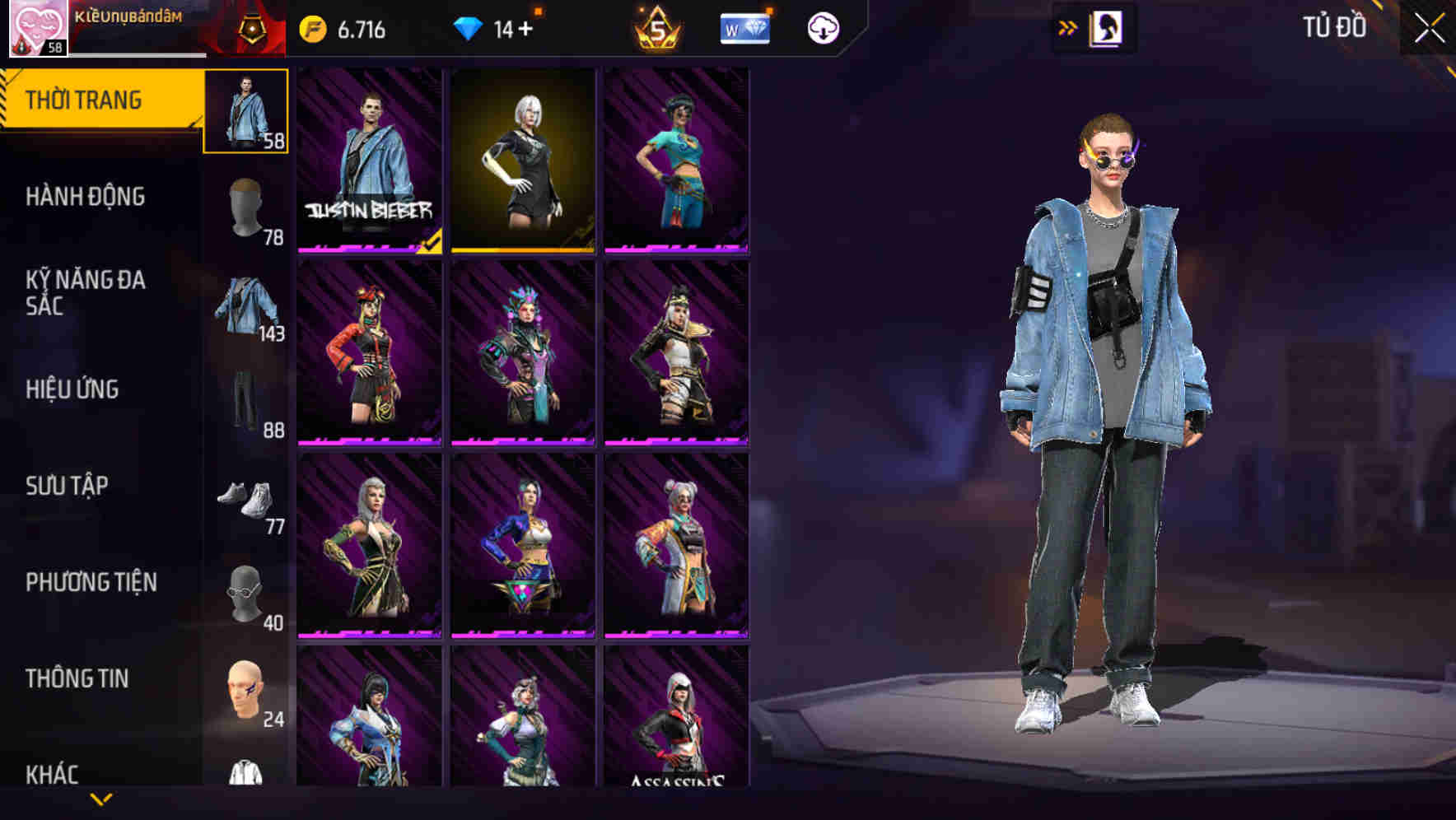Viewport: 1456px width, 820px height.
Task: Select the Justin Bieber outfit thumbnail
Action: click(x=370, y=162)
